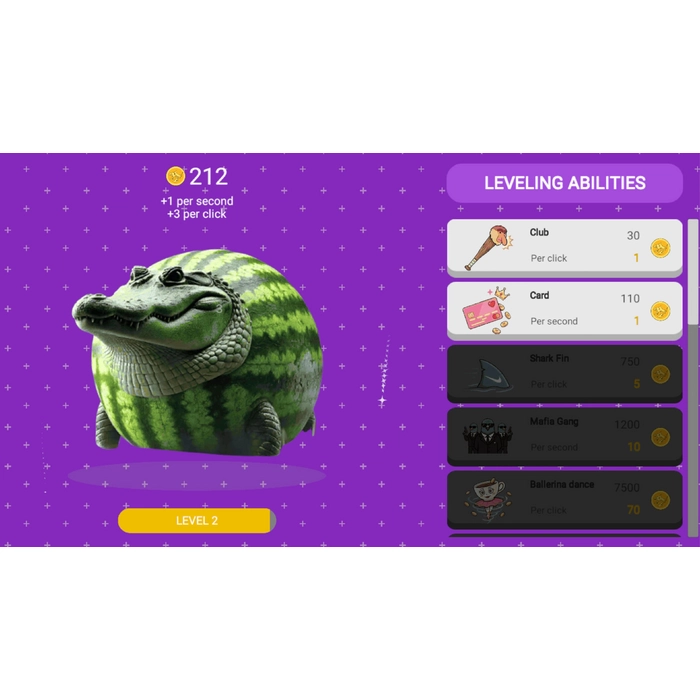The height and width of the screenshot is (700, 700).
Task: Purchase the Card per-second upgrade
Action: [564, 309]
